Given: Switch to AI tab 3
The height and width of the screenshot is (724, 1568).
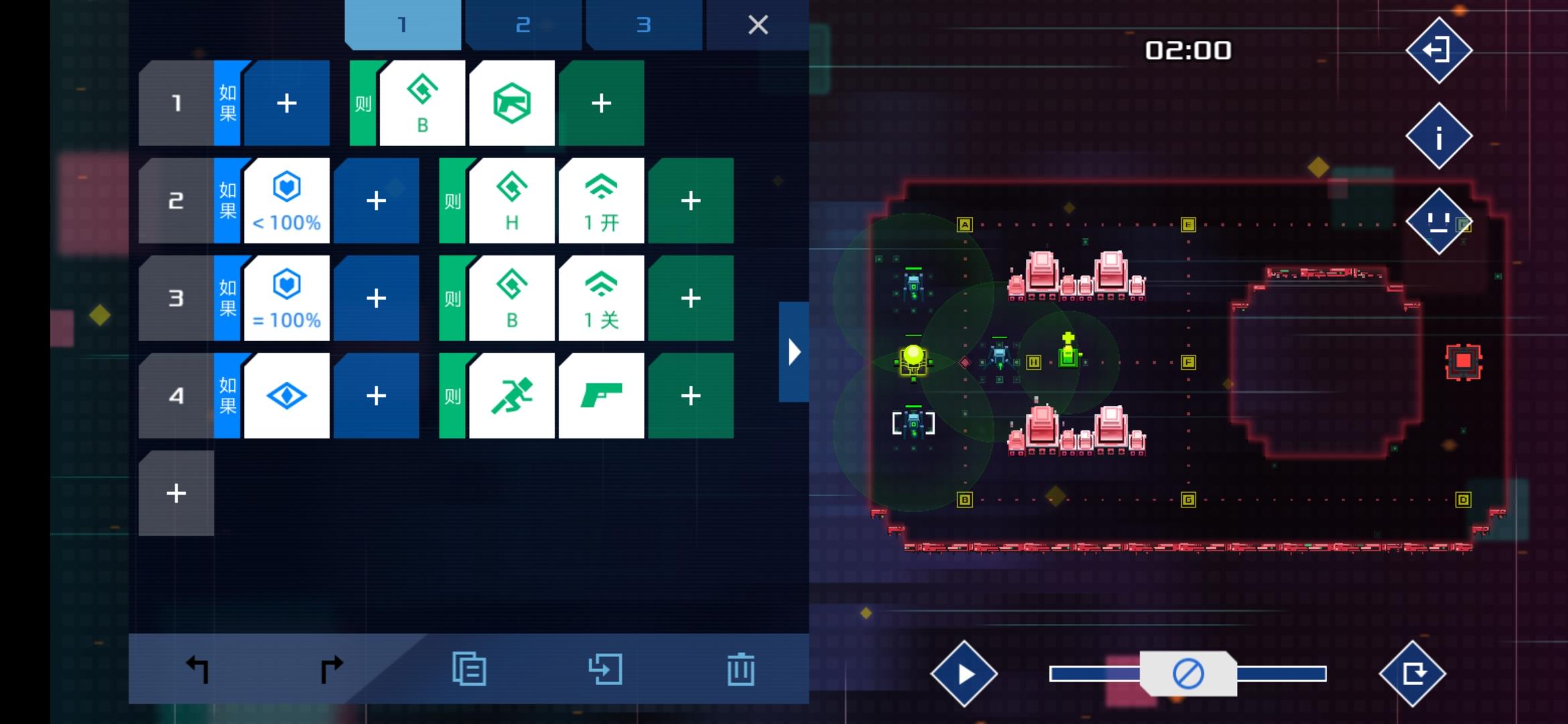Looking at the screenshot, I should 644,25.
